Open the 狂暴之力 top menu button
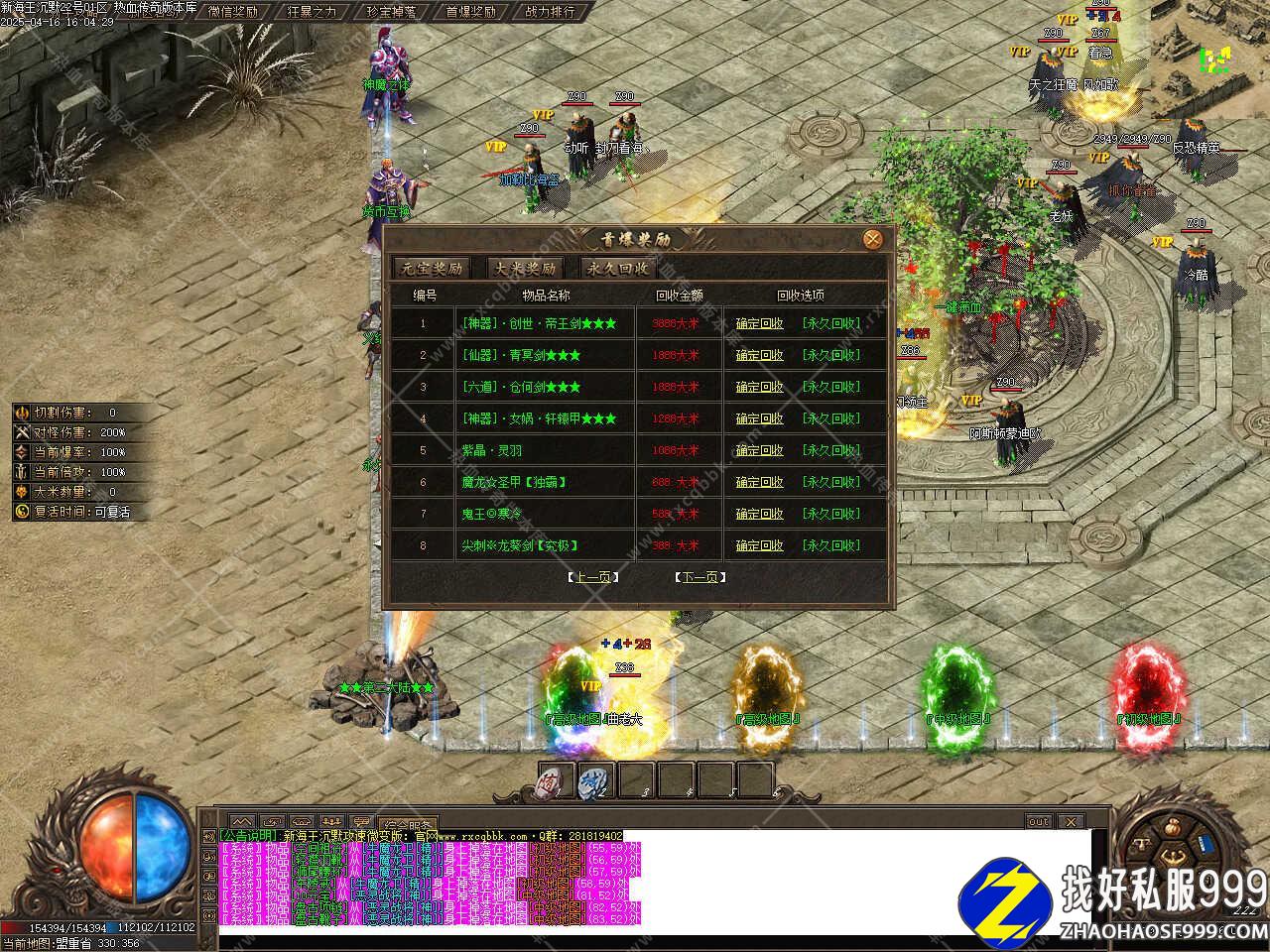Viewport: 1270px width, 952px height. (x=312, y=12)
